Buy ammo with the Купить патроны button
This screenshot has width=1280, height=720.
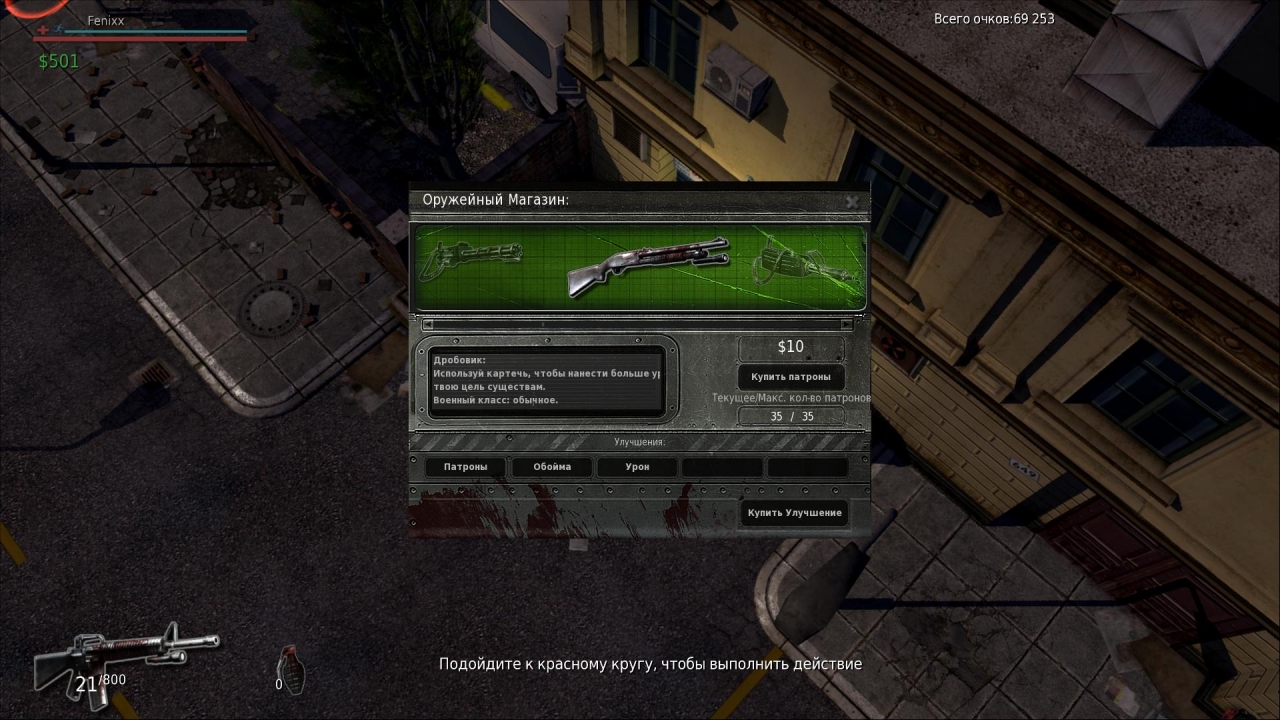pyautogui.click(x=790, y=377)
